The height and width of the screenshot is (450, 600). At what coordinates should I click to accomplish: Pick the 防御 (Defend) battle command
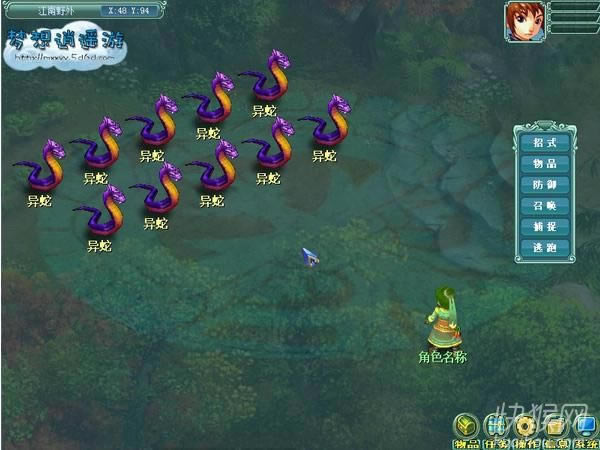[x=544, y=185]
